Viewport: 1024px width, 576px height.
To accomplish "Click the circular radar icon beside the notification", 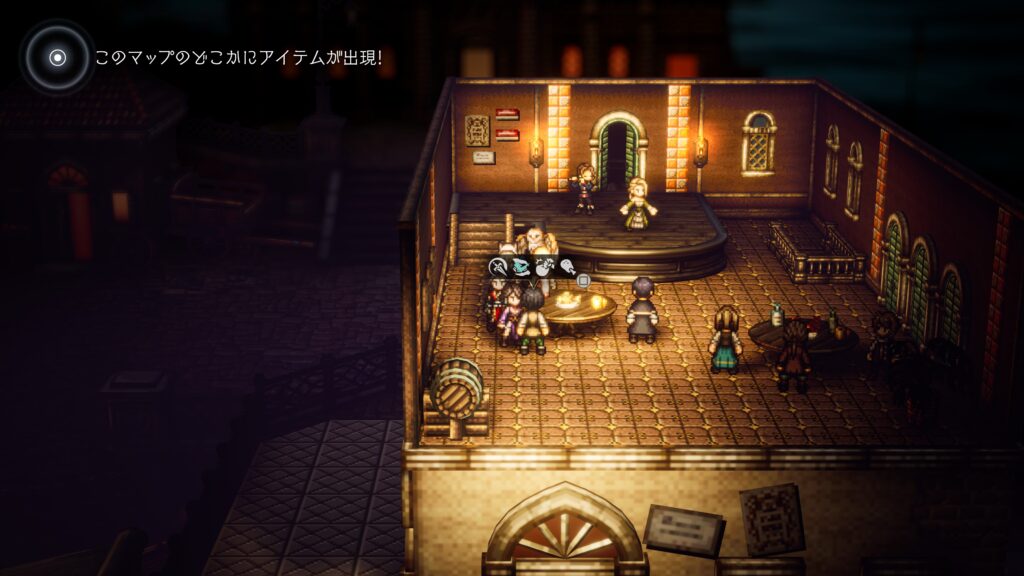I will [x=57, y=57].
